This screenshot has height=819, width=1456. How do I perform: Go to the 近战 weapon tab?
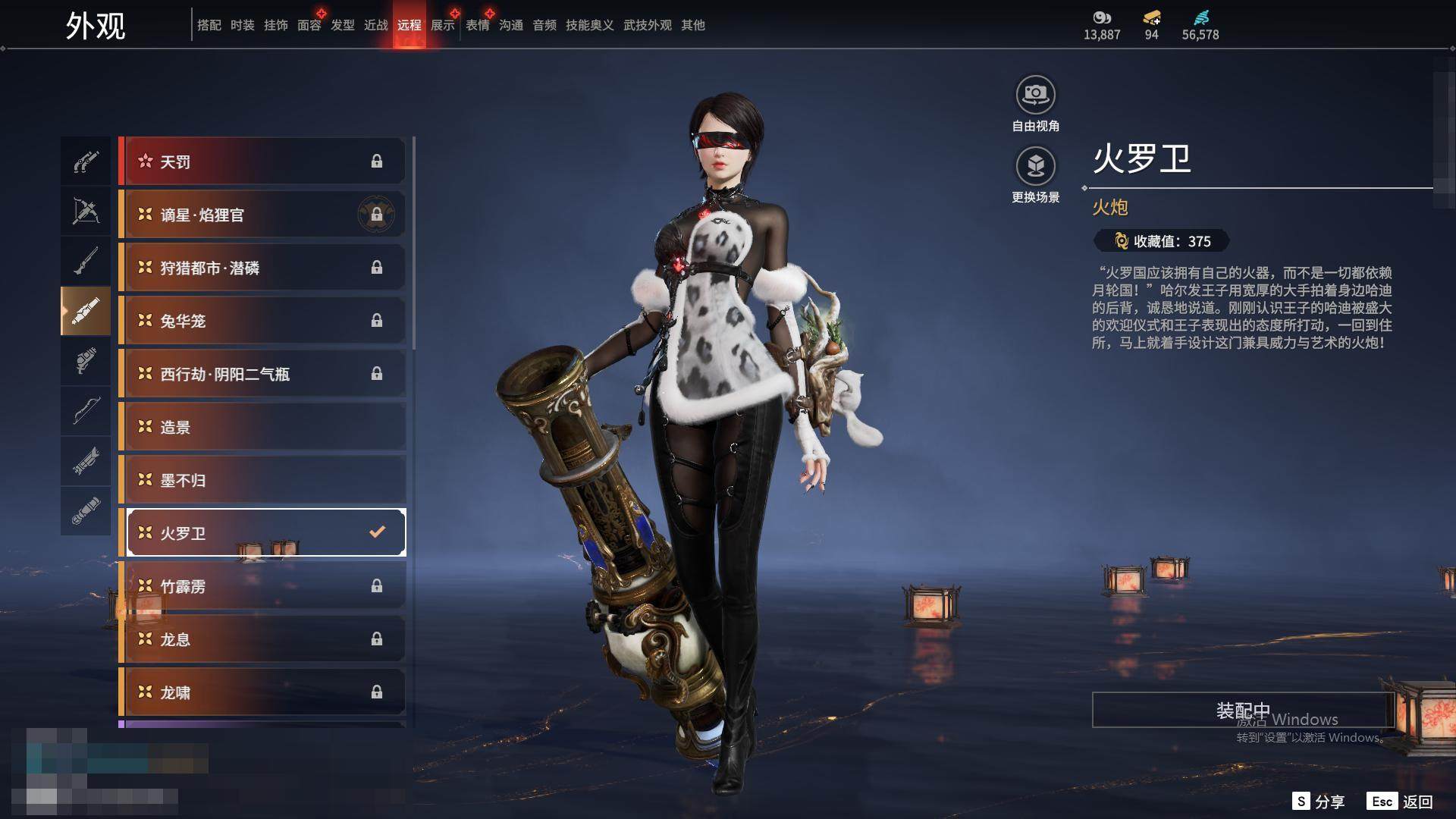pyautogui.click(x=376, y=25)
